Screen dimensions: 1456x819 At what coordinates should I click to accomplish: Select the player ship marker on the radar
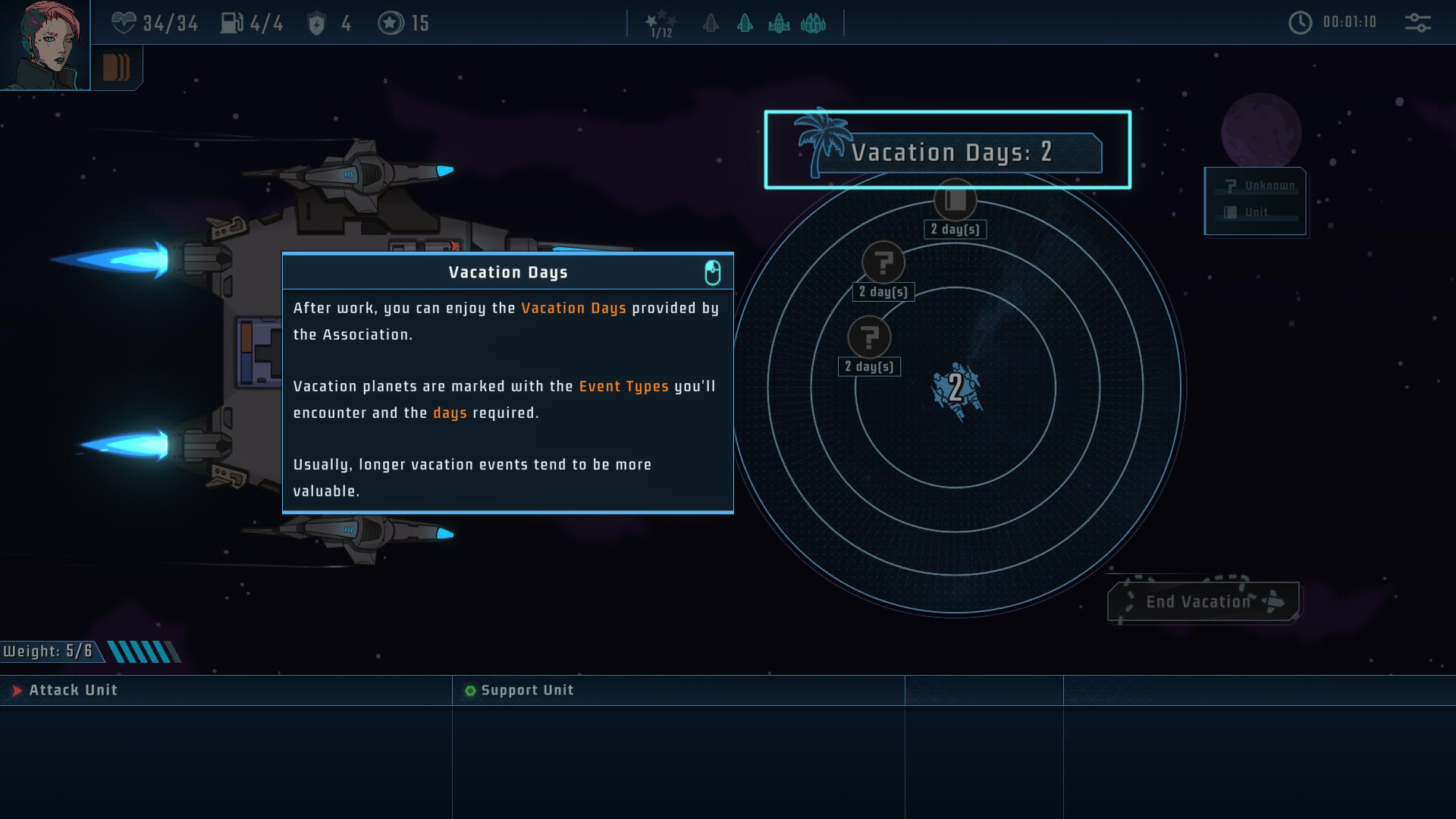click(955, 388)
